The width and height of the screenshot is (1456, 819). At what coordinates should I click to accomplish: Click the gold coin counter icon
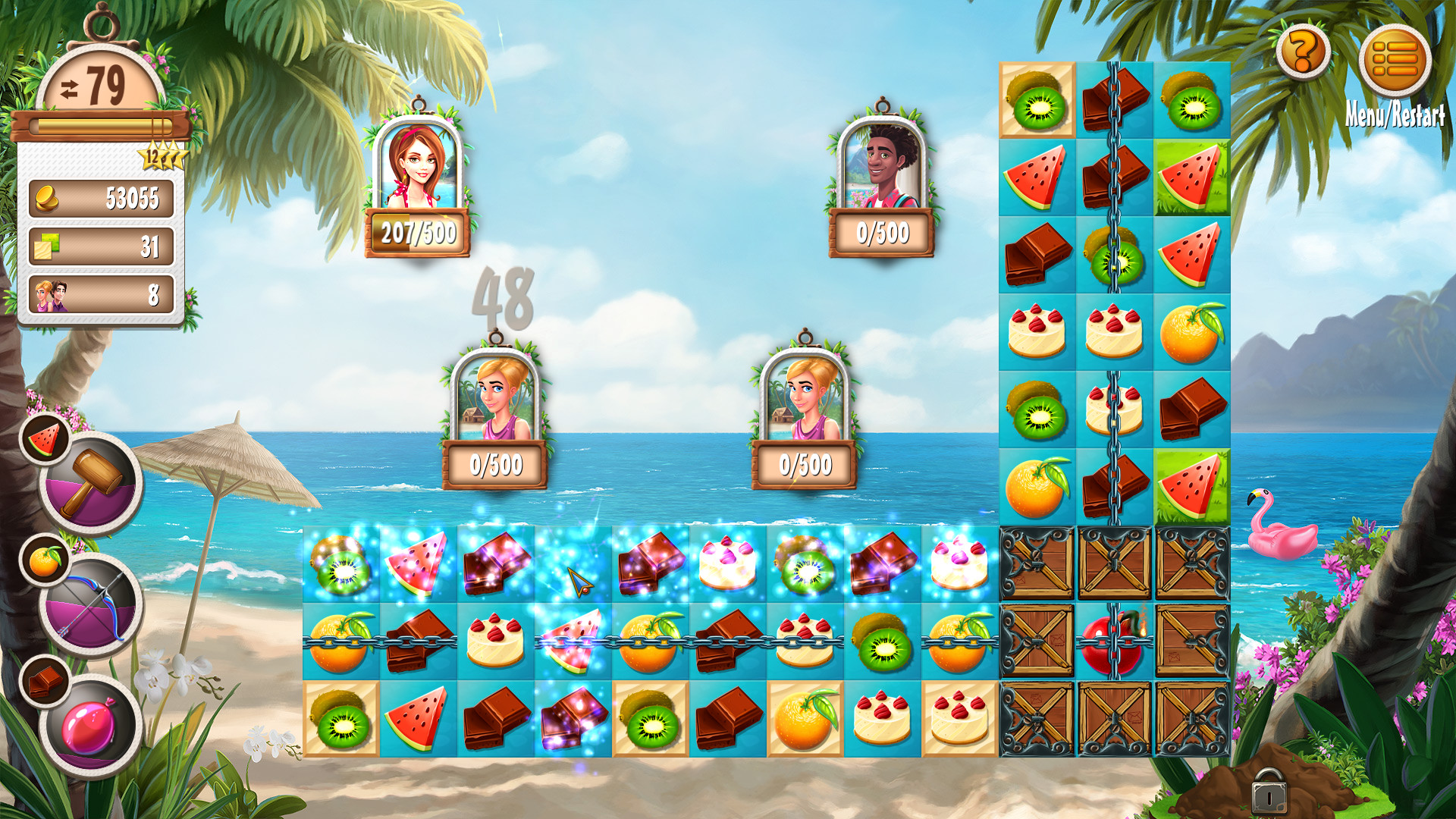pyautogui.click(x=46, y=199)
